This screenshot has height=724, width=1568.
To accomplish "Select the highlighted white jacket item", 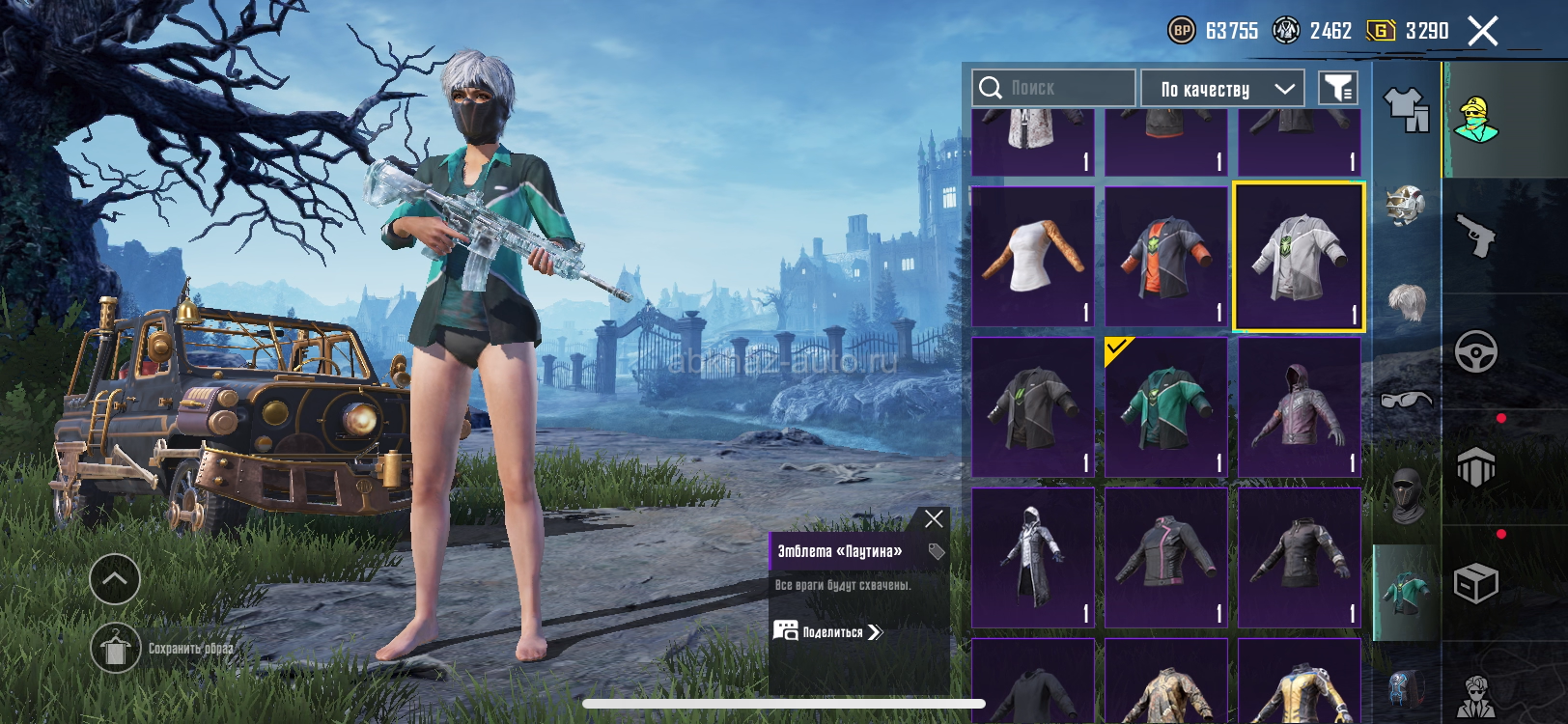I will point(1299,257).
